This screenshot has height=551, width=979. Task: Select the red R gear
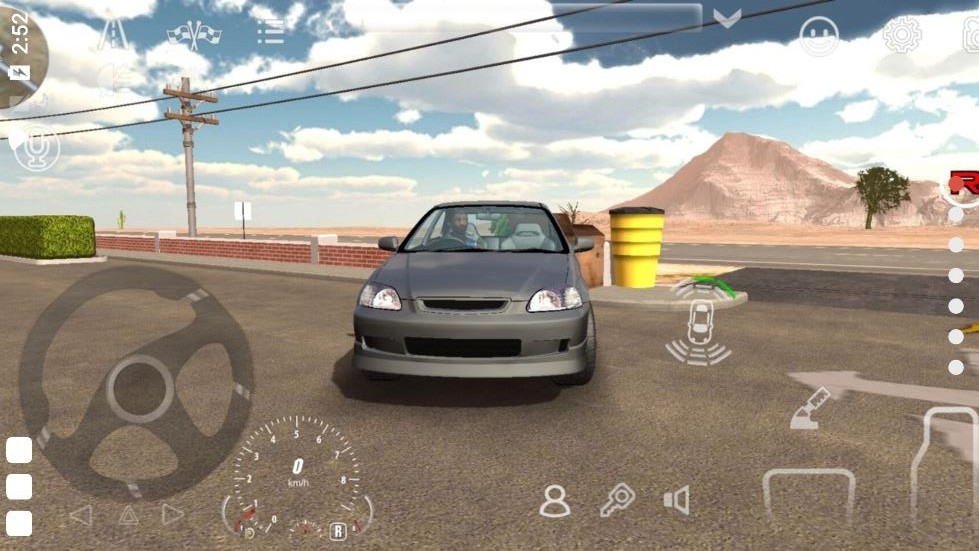point(964,183)
